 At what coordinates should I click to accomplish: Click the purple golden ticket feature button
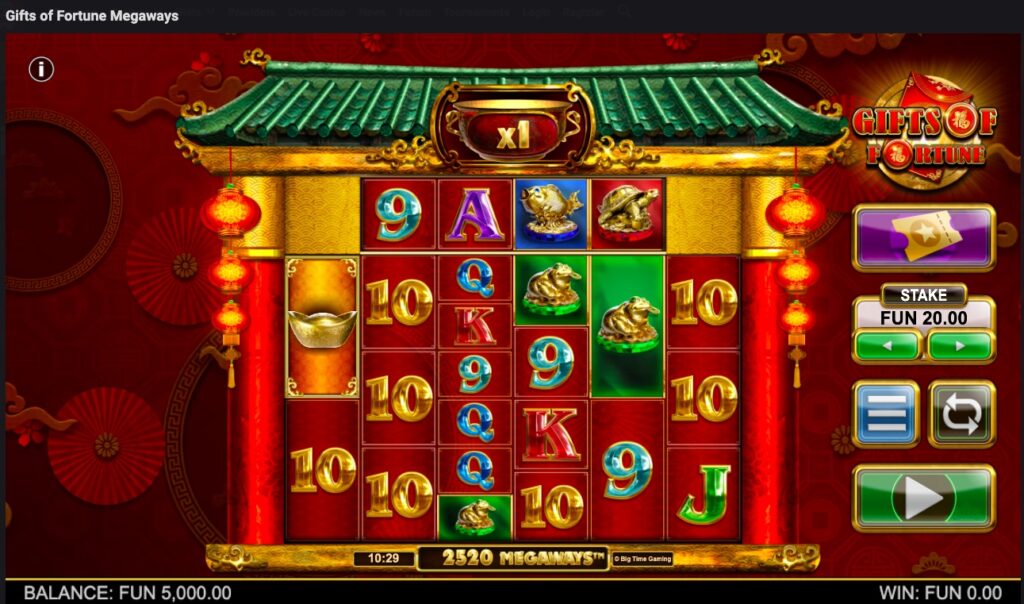923,238
